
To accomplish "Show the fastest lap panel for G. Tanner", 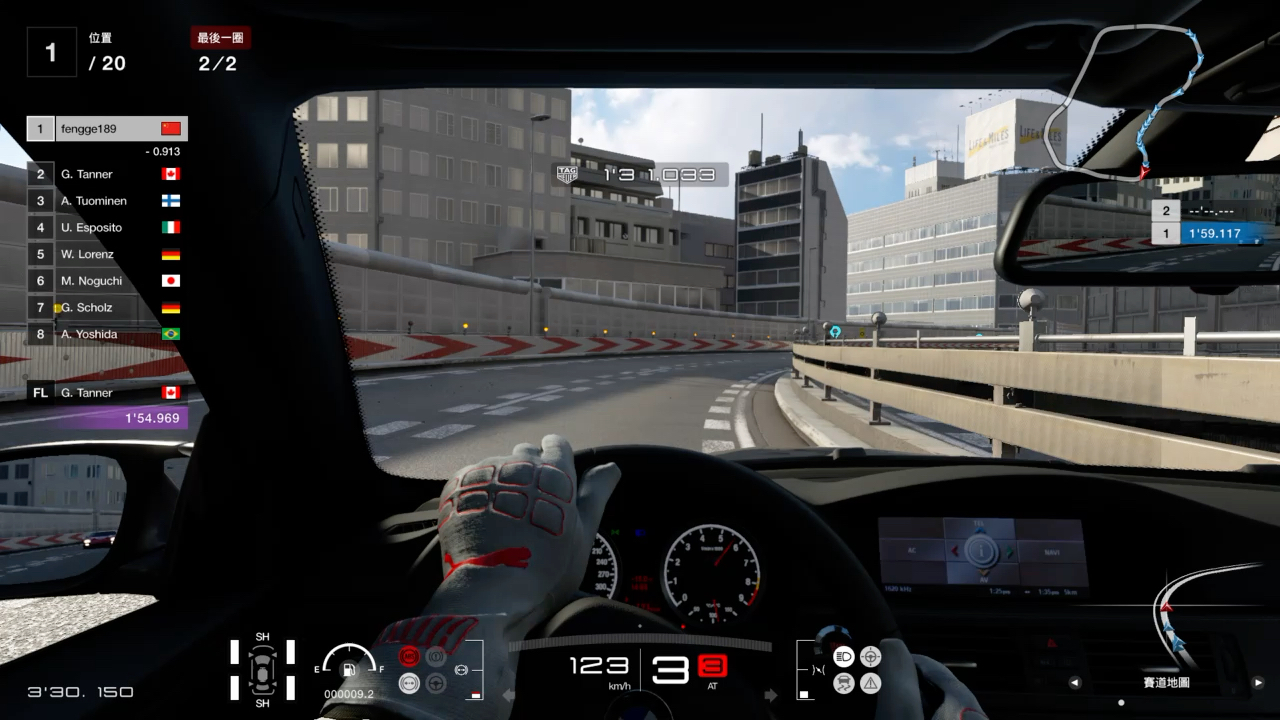I will click(107, 405).
